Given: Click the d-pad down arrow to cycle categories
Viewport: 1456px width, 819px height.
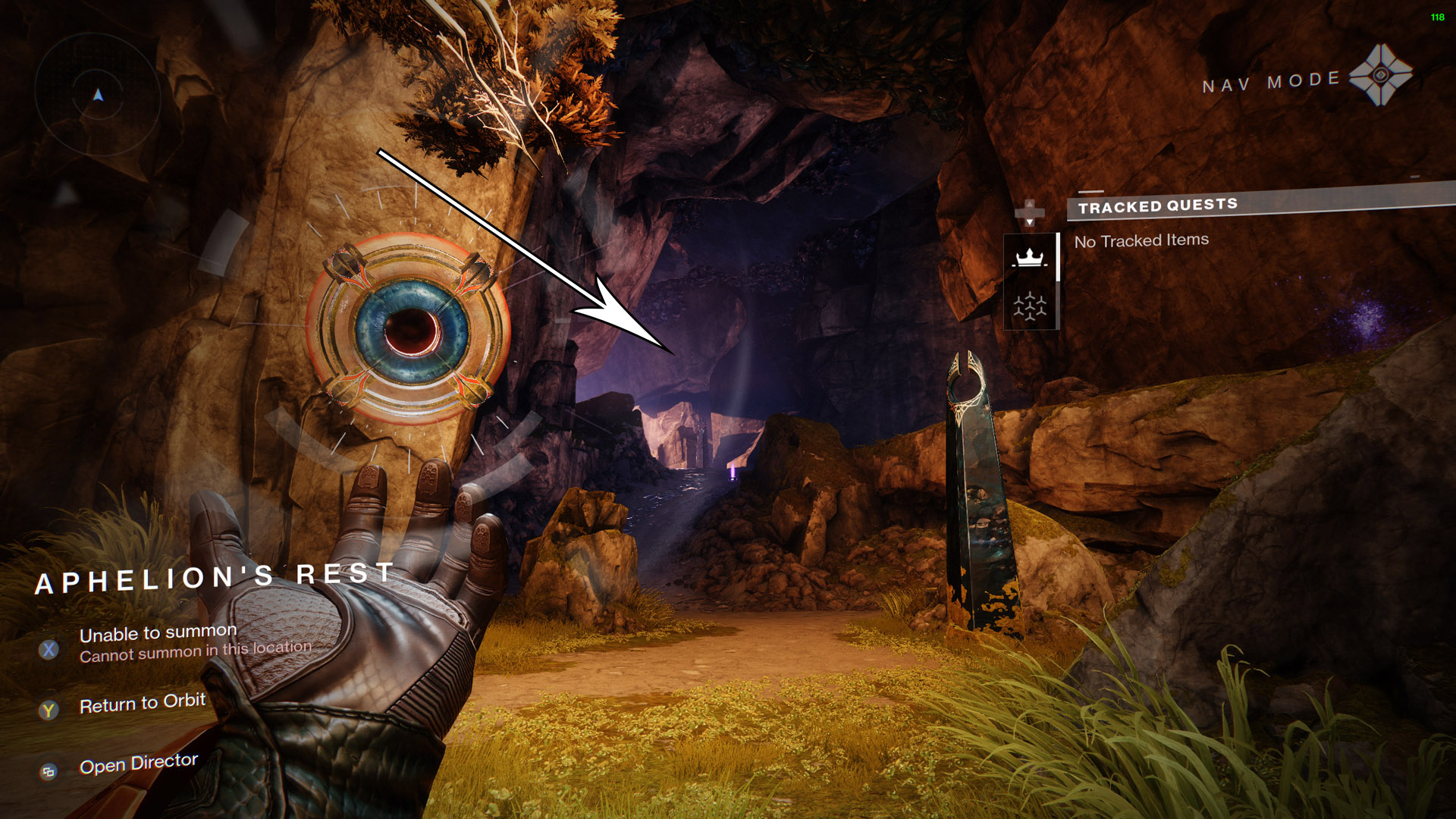Looking at the screenshot, I should [x=1029, y=222].
